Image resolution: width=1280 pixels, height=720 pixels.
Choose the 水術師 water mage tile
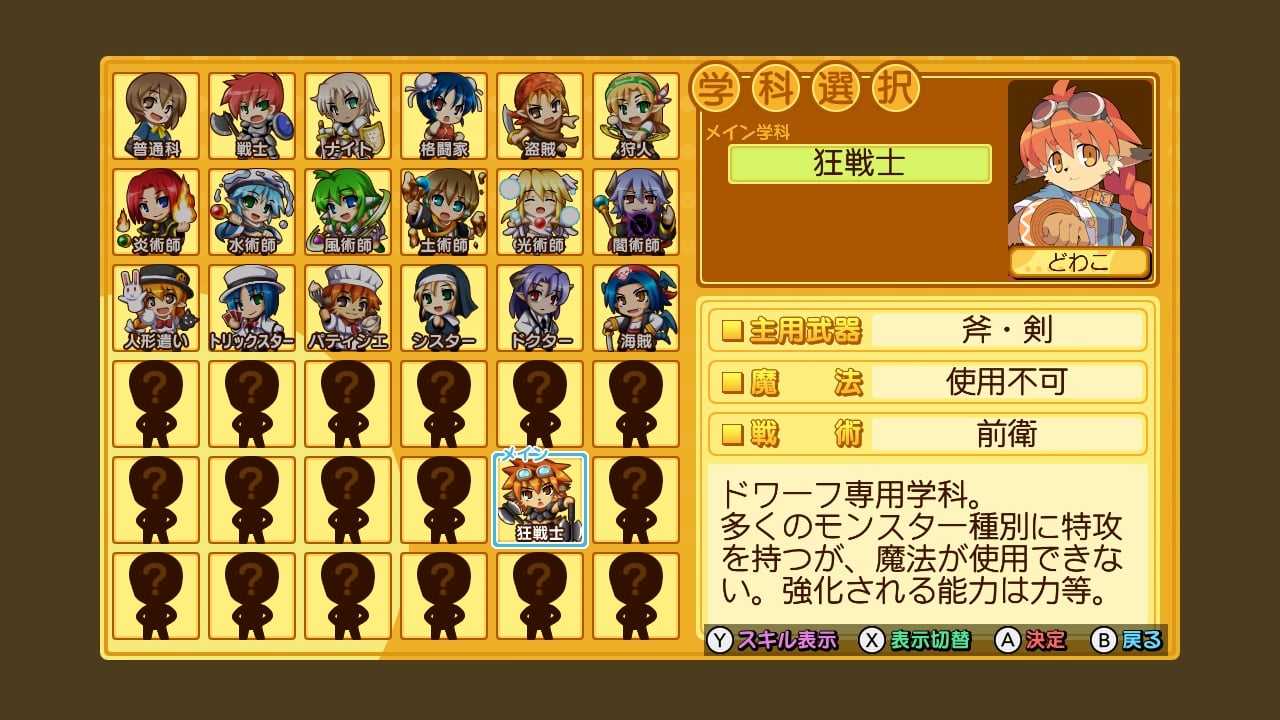click(252, 212)
